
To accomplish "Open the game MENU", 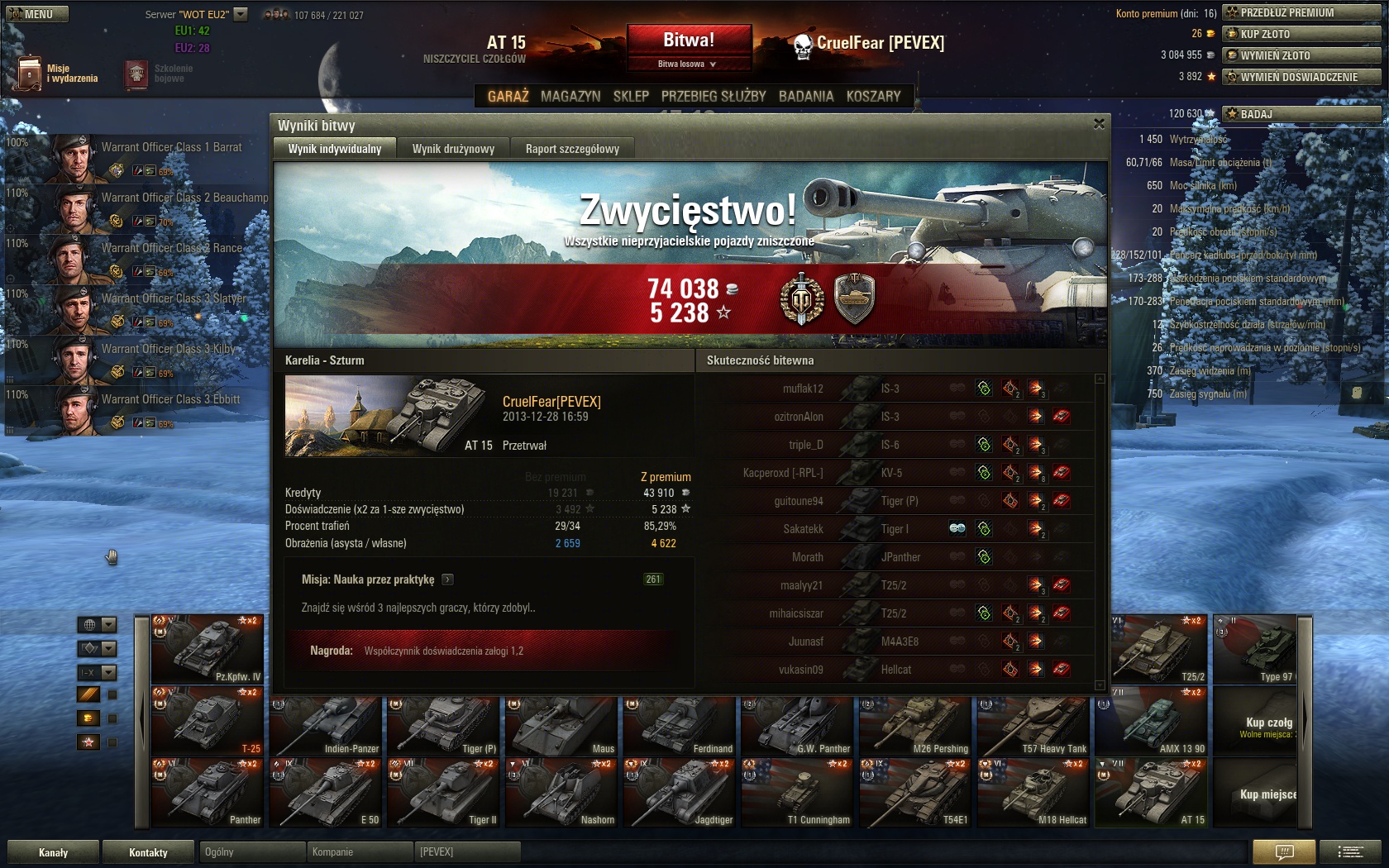I will pos(37,14).
